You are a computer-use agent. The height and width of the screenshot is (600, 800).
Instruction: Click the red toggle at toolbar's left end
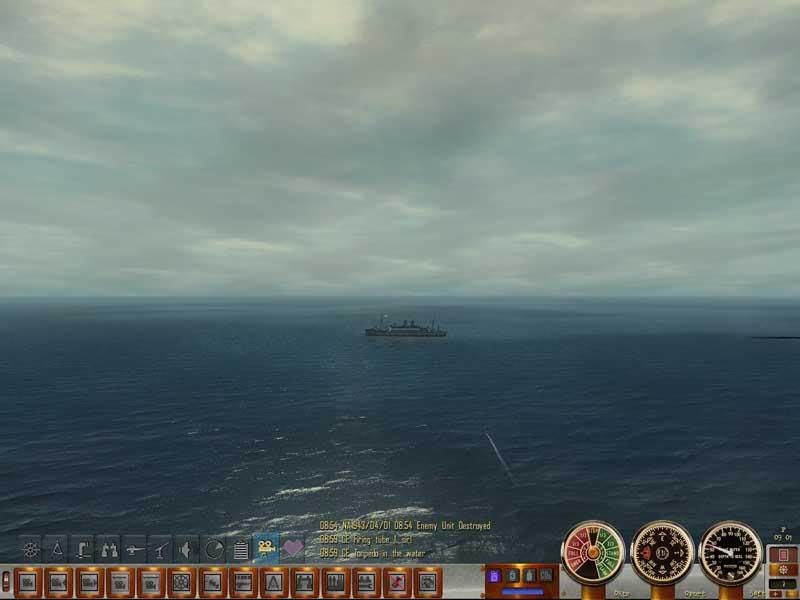point(6,580)
